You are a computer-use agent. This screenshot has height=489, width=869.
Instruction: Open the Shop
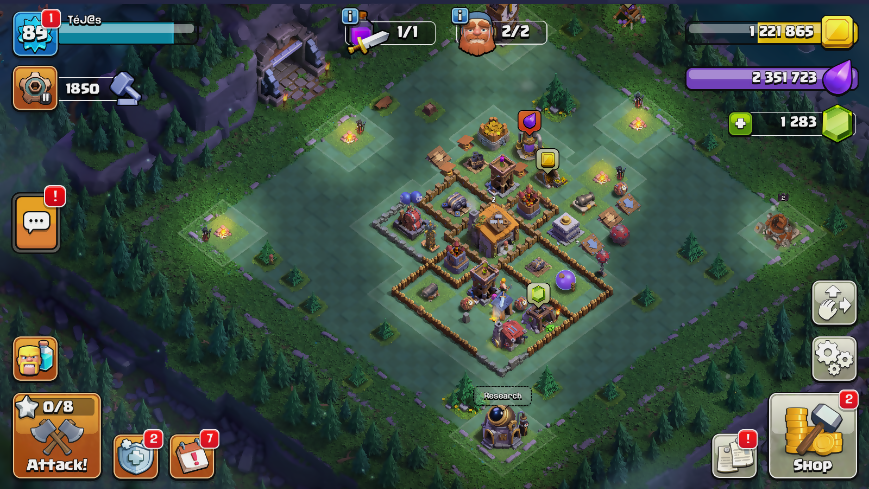coord(812,435)
